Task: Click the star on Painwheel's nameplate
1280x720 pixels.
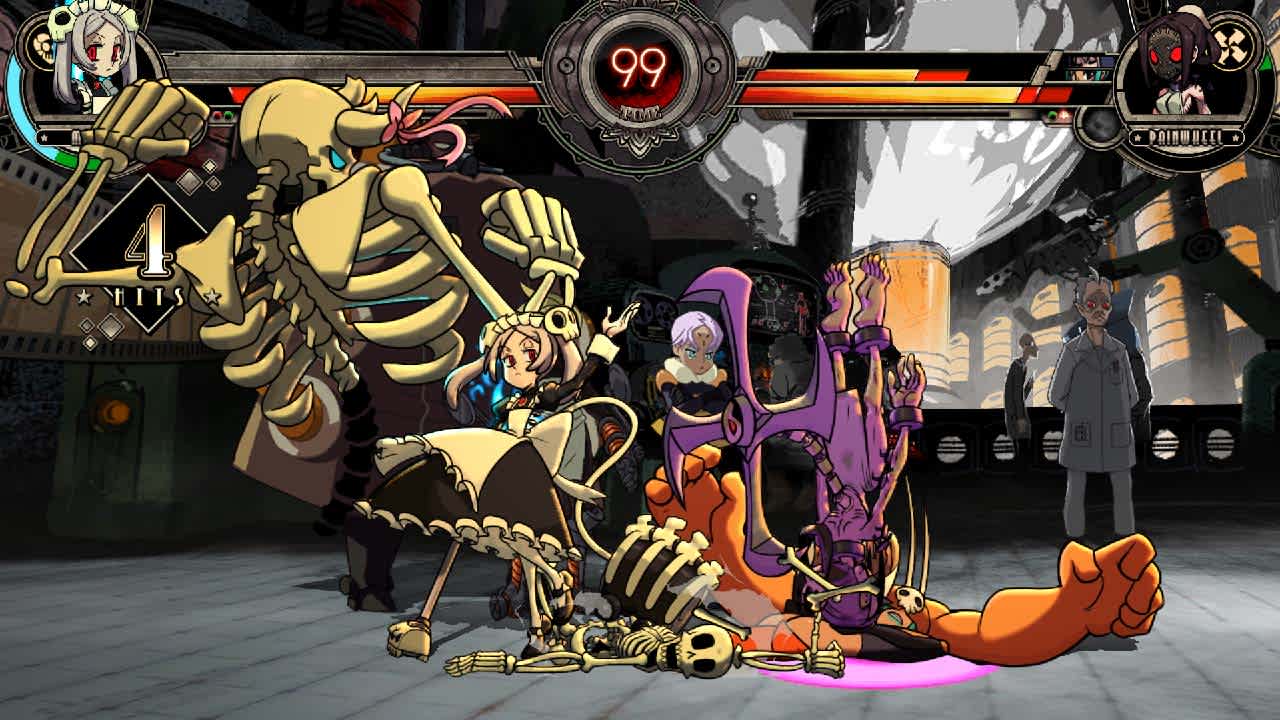Action: pyautogui.click(x=1137, y=137)
